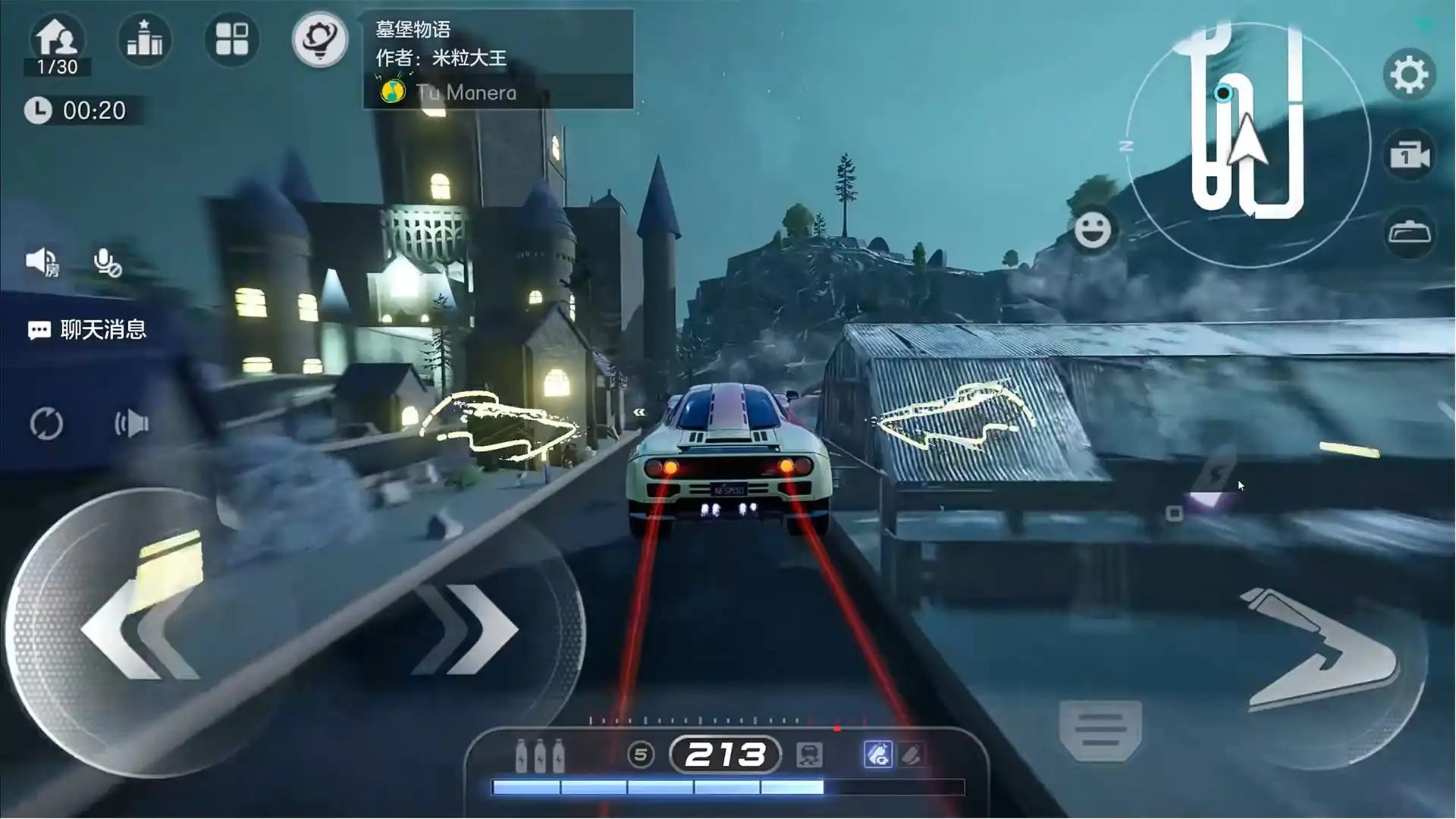Expand the map info card 墓堡物语
Viewport: 1456px width, 819px height.
[x=413, y=30]
